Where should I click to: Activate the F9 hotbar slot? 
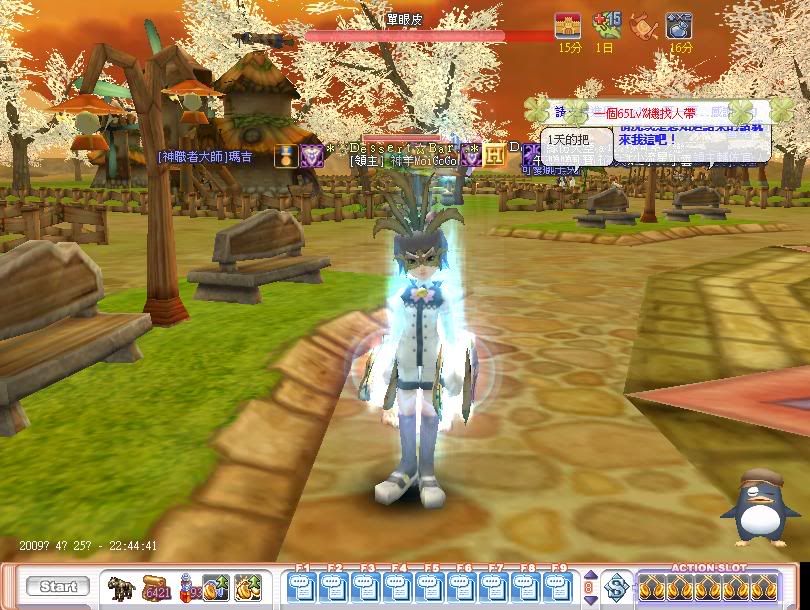[x=559, y=587]
